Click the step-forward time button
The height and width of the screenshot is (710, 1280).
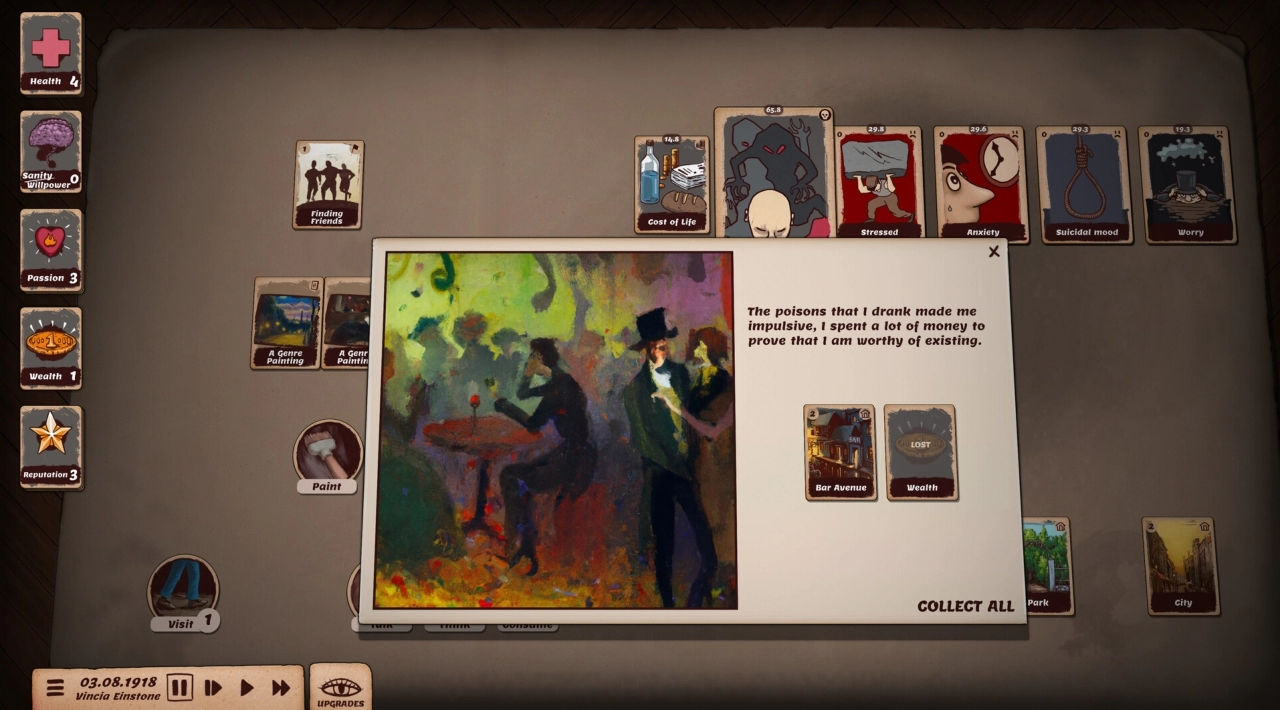213,688
